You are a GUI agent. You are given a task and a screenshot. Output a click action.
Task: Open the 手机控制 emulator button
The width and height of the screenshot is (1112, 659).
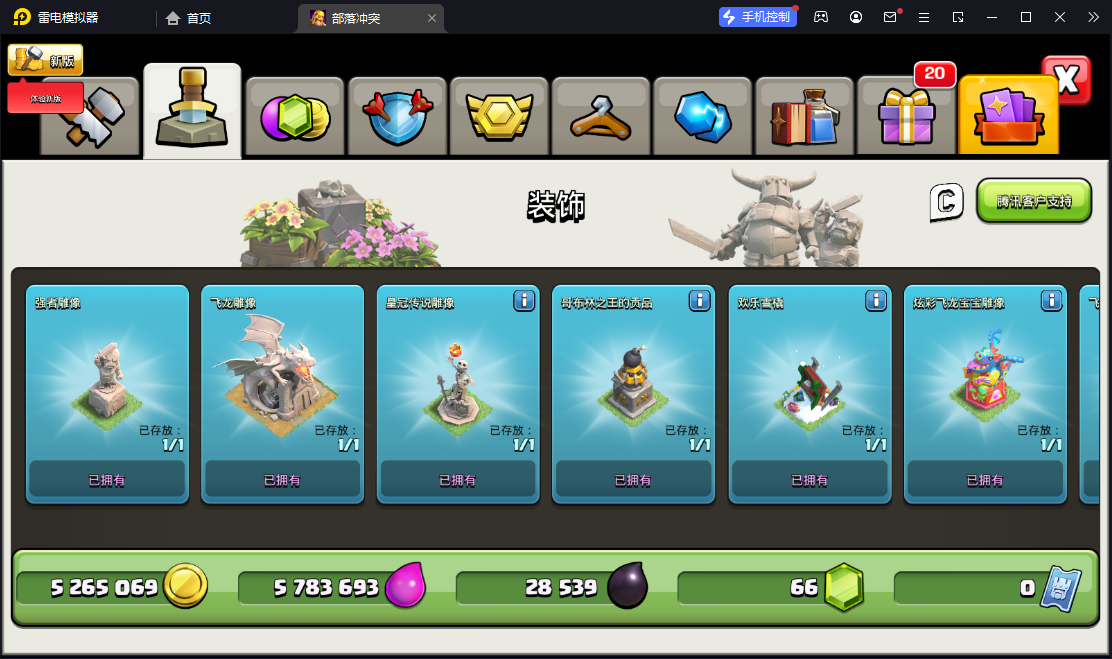pyautogui.click(x=757, y=17)
